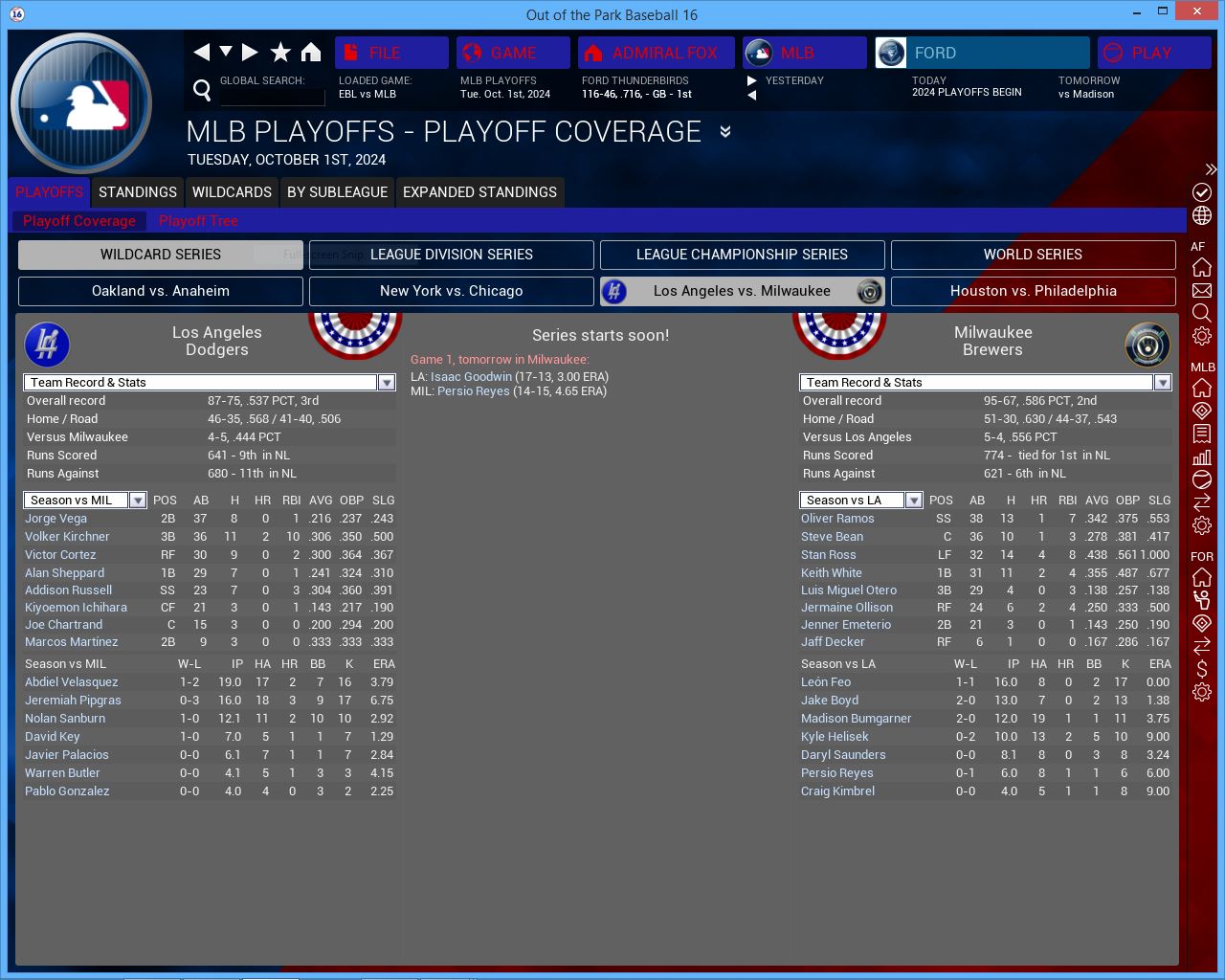Screen dimensions: 1225x980
Task: Open the FILE menu
Action: (x=390, y=53)
